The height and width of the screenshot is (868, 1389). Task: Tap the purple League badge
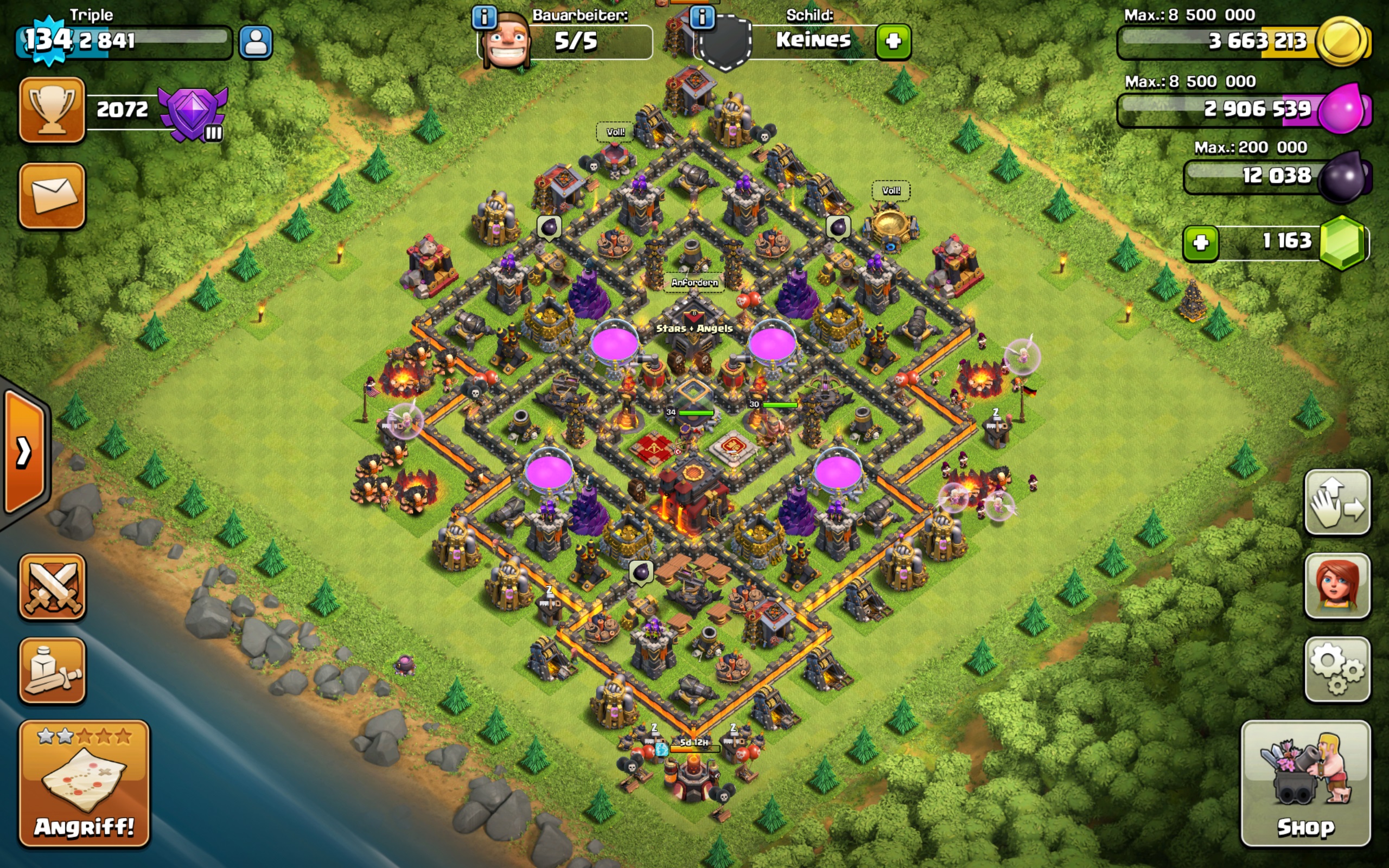click(193, 113)
